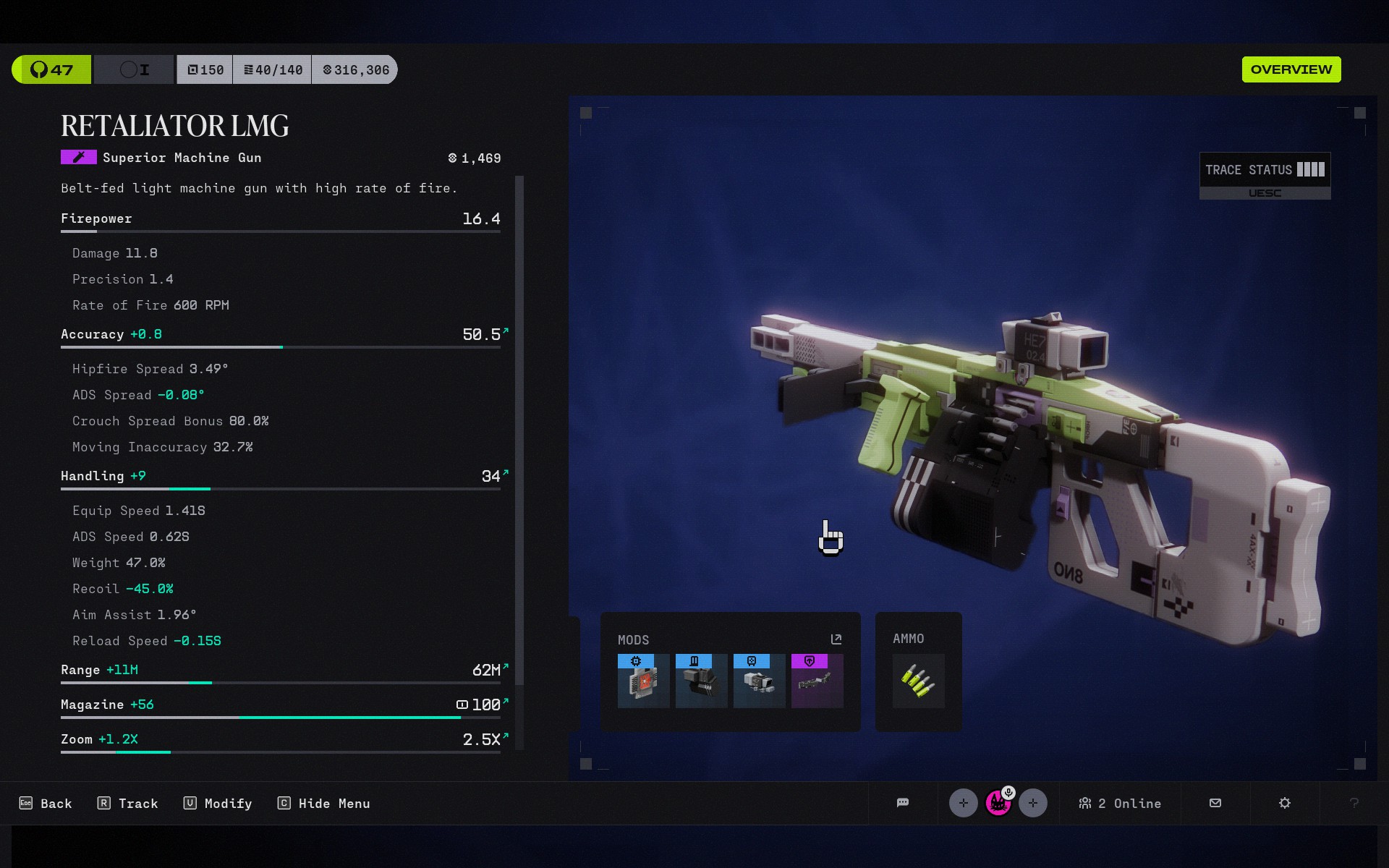Select the red chip mod slot
This screenshot has height=868, width=1389.
click(643, 681)
